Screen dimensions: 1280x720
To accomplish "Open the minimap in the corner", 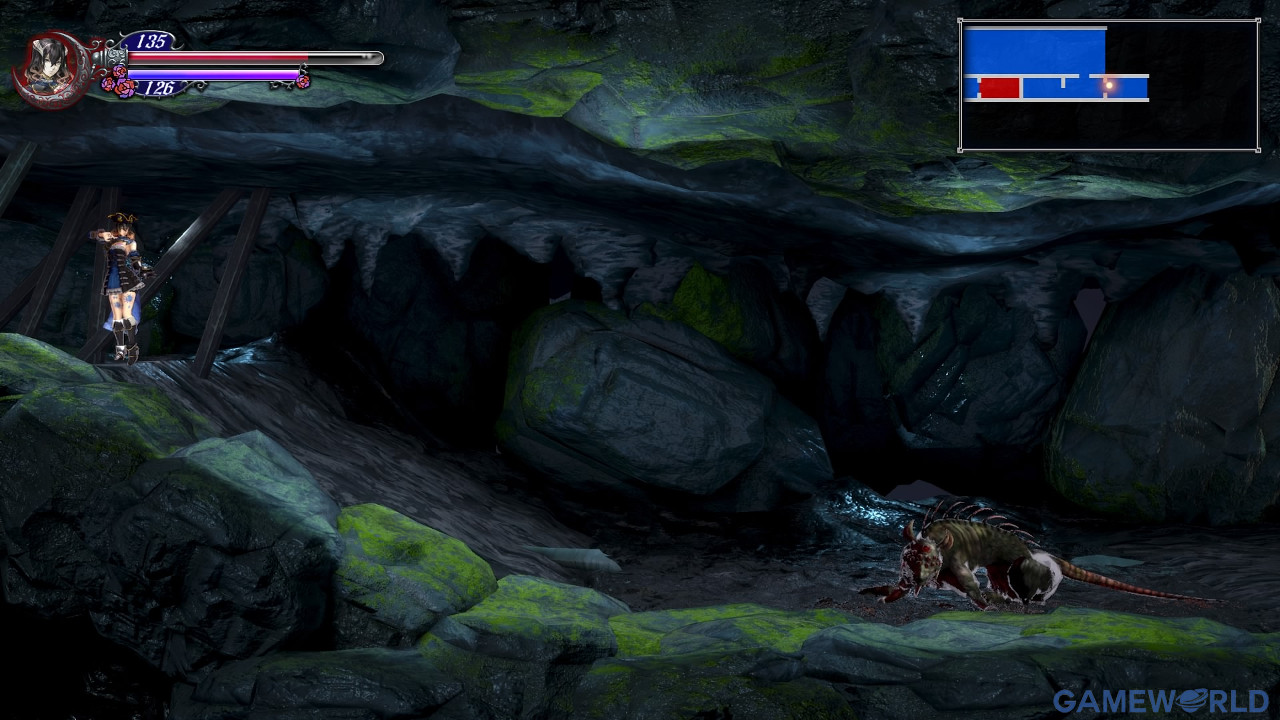I will pyautogui.click(x=1108, y=85).
